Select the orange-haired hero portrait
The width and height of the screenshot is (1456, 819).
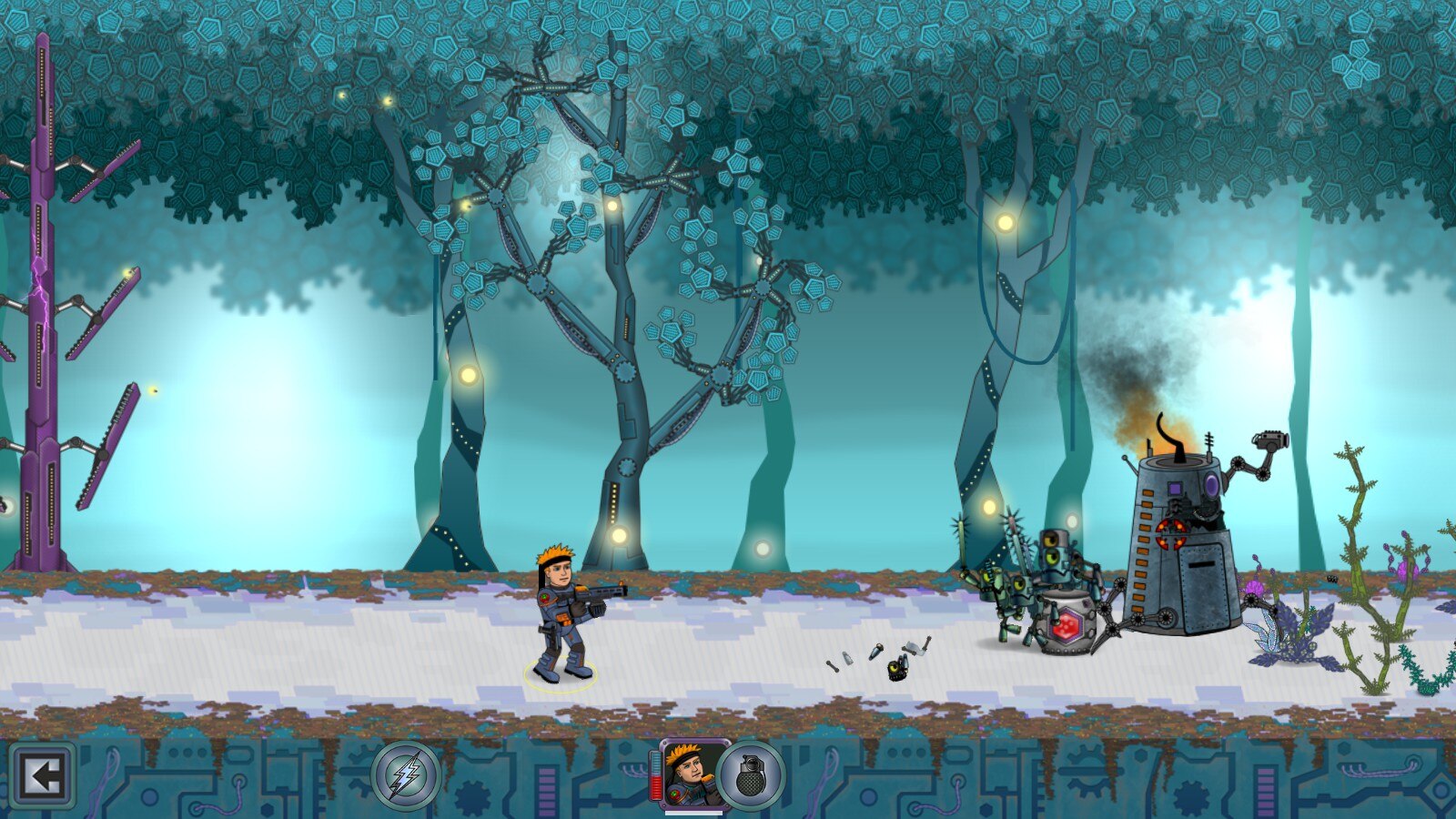(691, 774)
